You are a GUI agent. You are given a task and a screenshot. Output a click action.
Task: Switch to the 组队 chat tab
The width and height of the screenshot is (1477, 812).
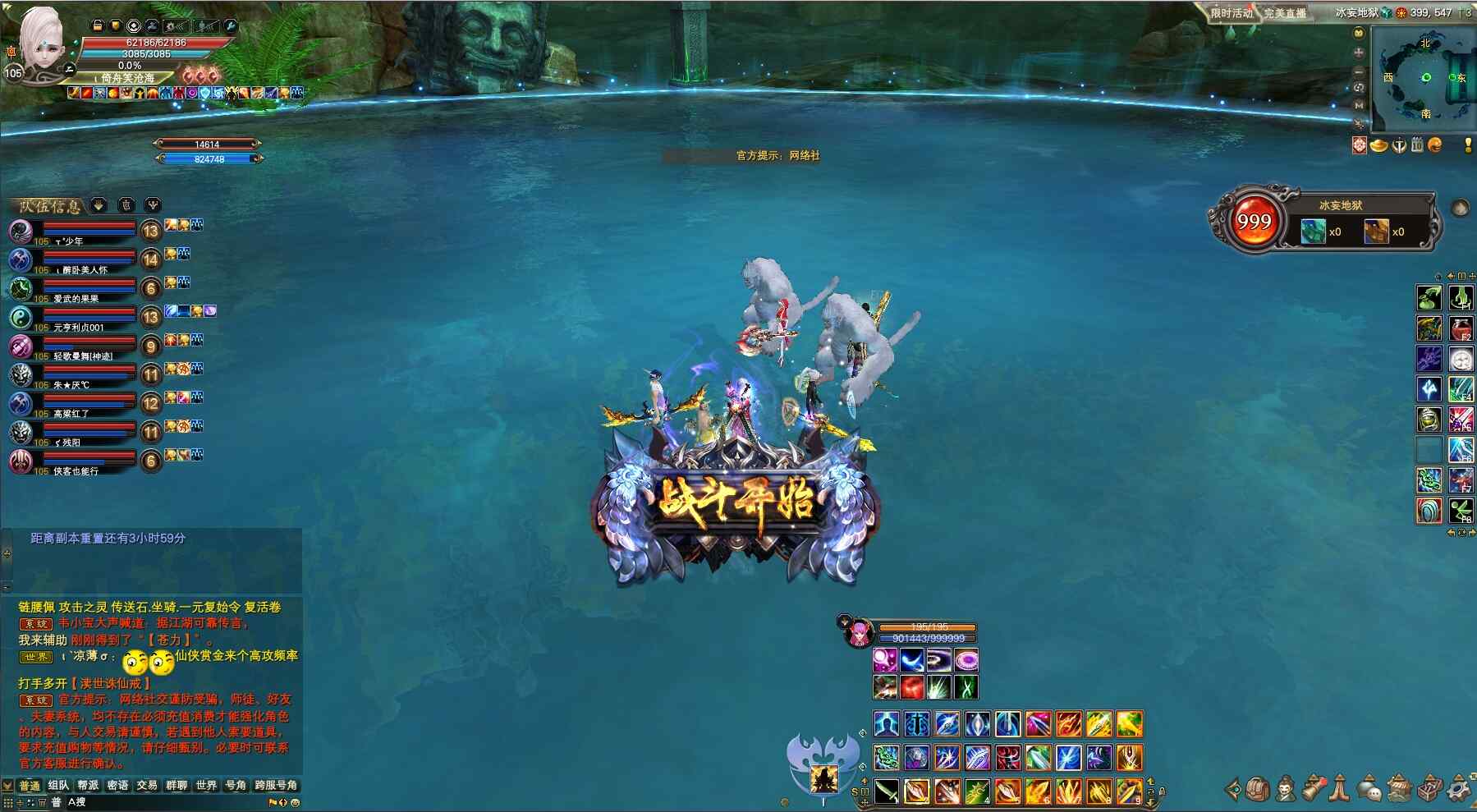click(58, 786)
